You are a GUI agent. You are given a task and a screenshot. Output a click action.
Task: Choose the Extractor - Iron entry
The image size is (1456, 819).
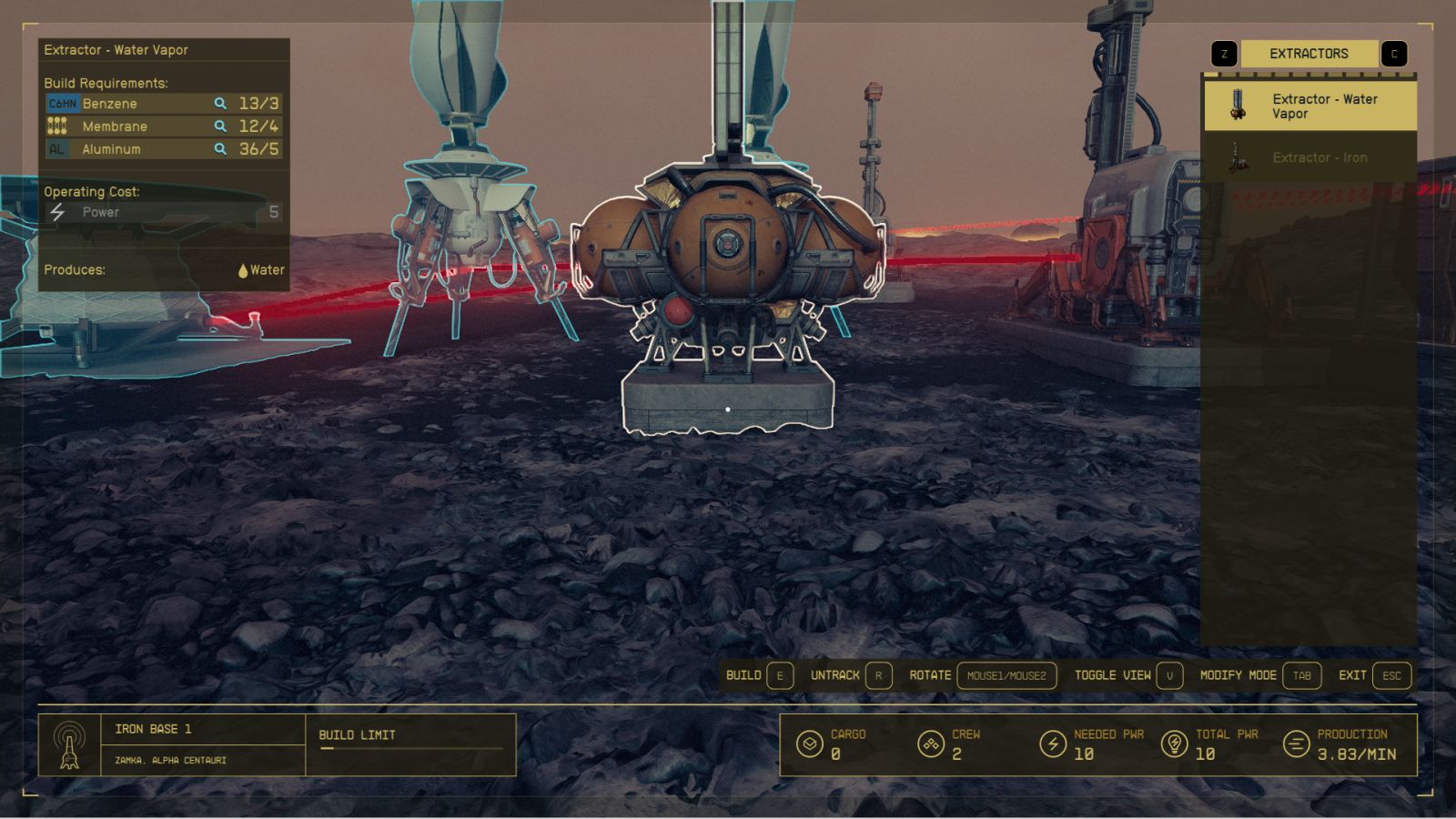tap(1309, 157)
